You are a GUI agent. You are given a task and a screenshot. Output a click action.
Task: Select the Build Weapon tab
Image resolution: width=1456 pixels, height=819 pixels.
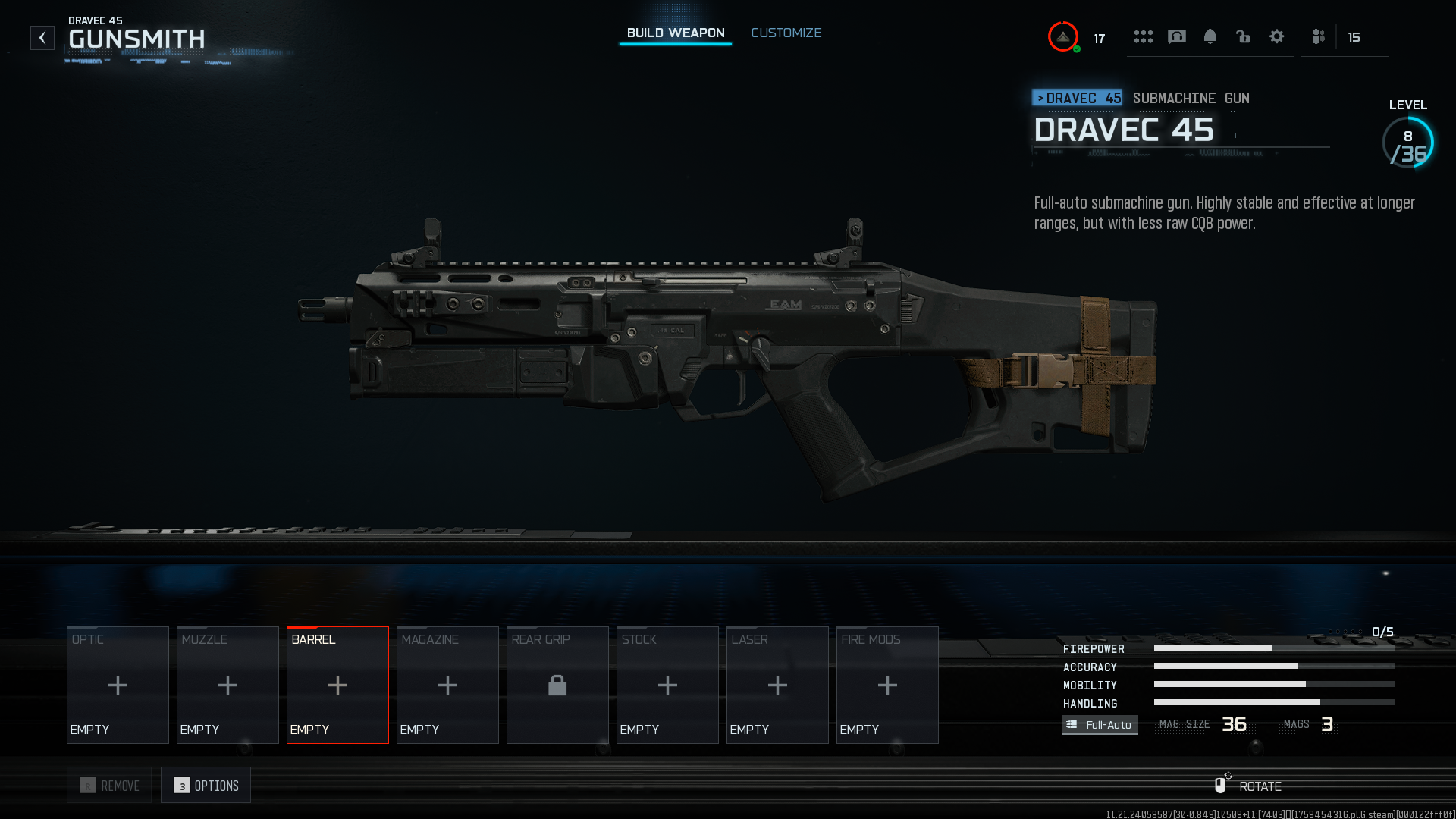675,33
